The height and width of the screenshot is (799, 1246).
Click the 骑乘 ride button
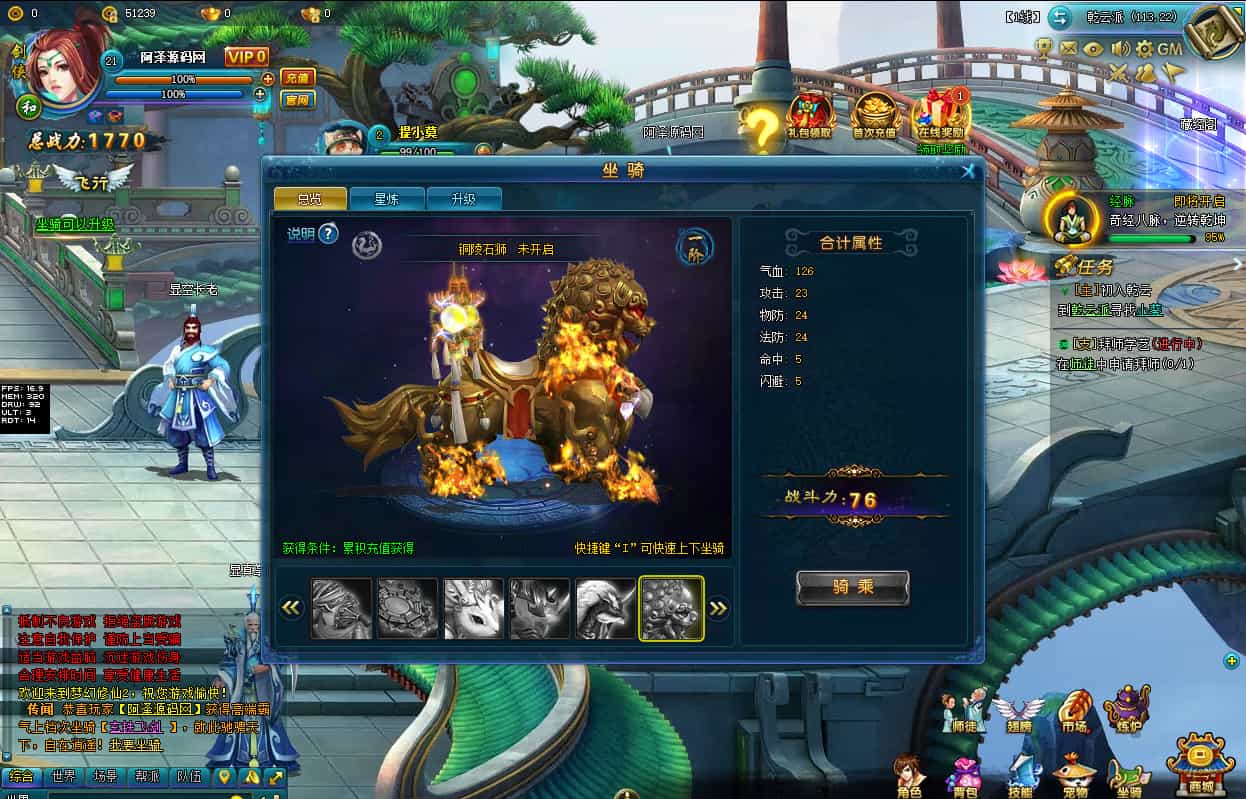(x=852, y=588)
